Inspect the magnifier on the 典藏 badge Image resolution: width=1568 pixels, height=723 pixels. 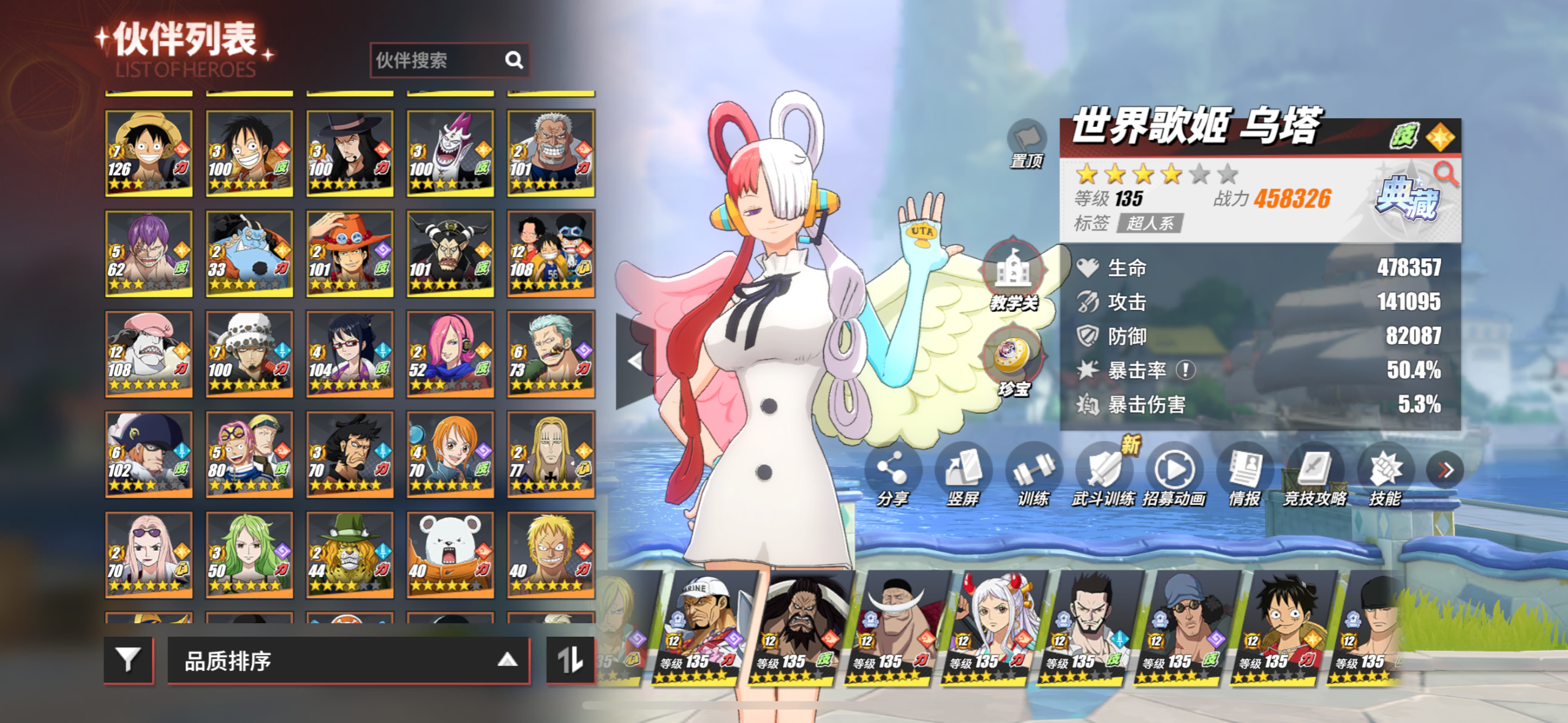[1445, 173]
